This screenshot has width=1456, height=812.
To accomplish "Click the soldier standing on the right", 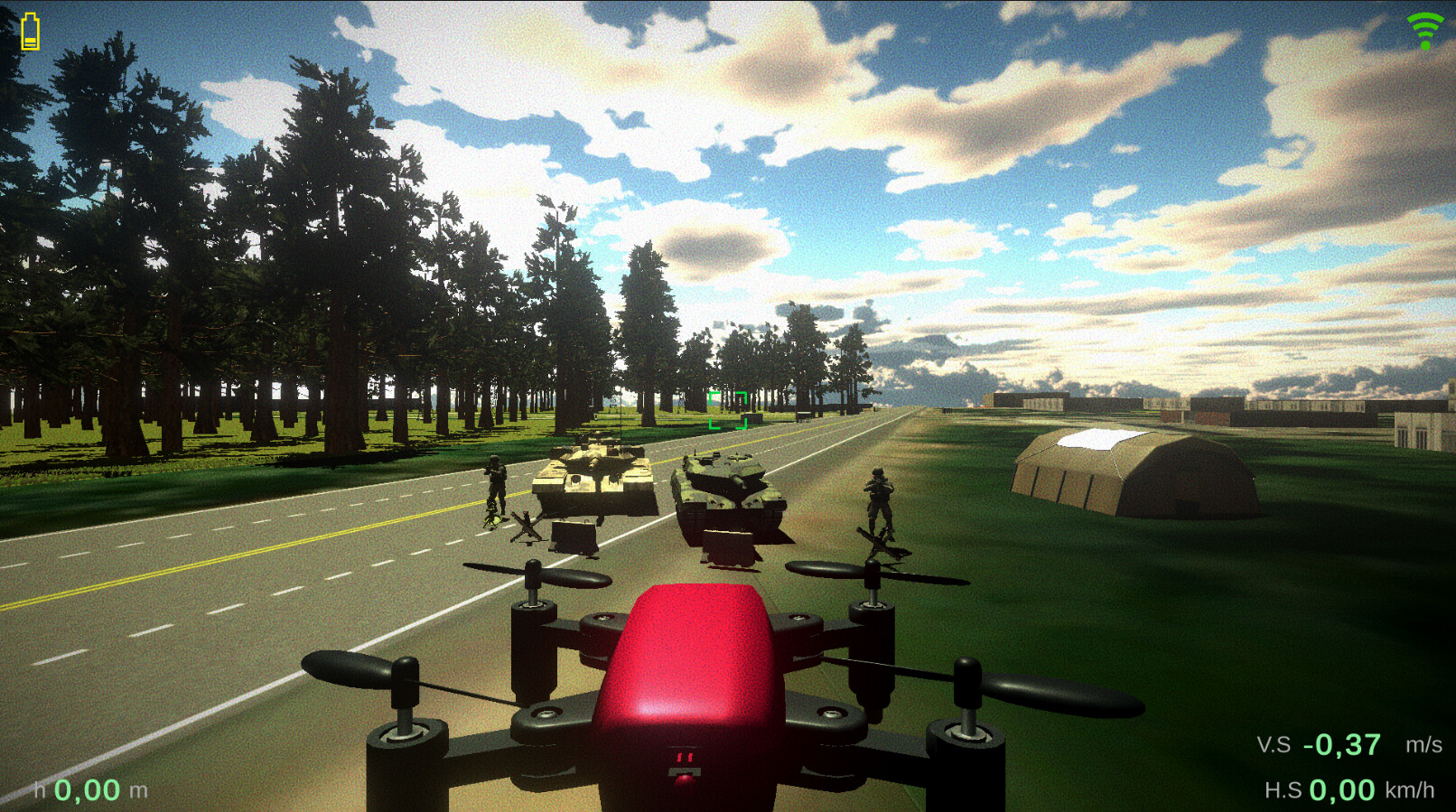I will click(x=881, y=501).
